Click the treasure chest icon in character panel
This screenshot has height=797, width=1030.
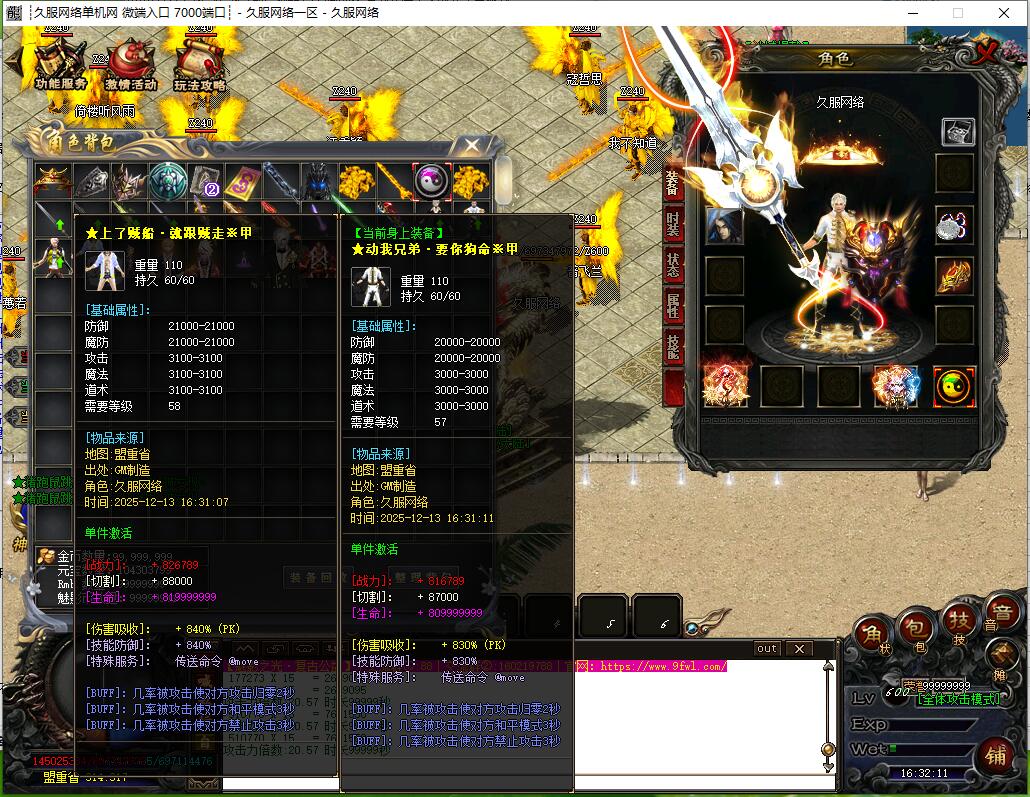(957, 131)
